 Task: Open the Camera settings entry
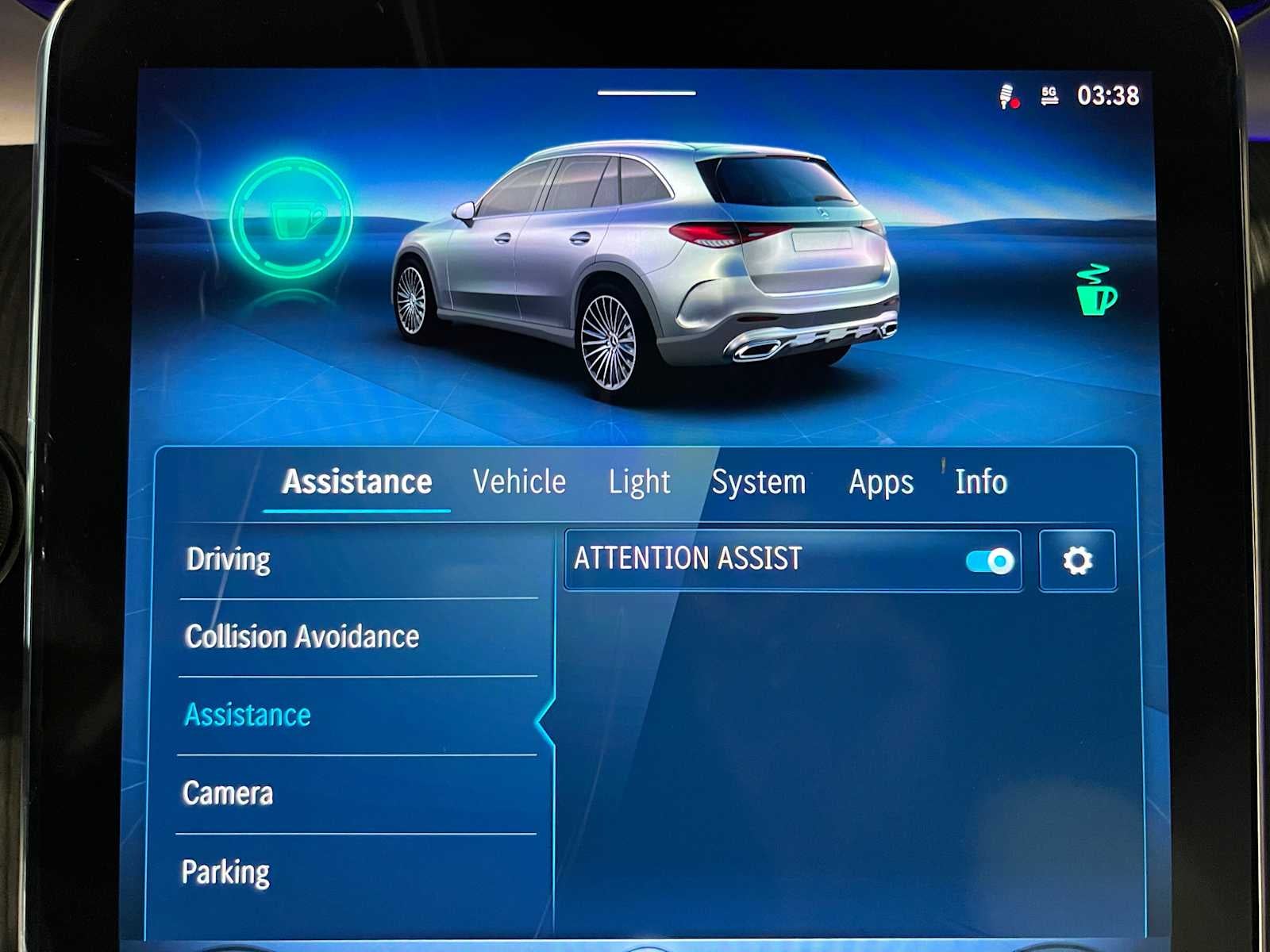[x=228, y=793]
